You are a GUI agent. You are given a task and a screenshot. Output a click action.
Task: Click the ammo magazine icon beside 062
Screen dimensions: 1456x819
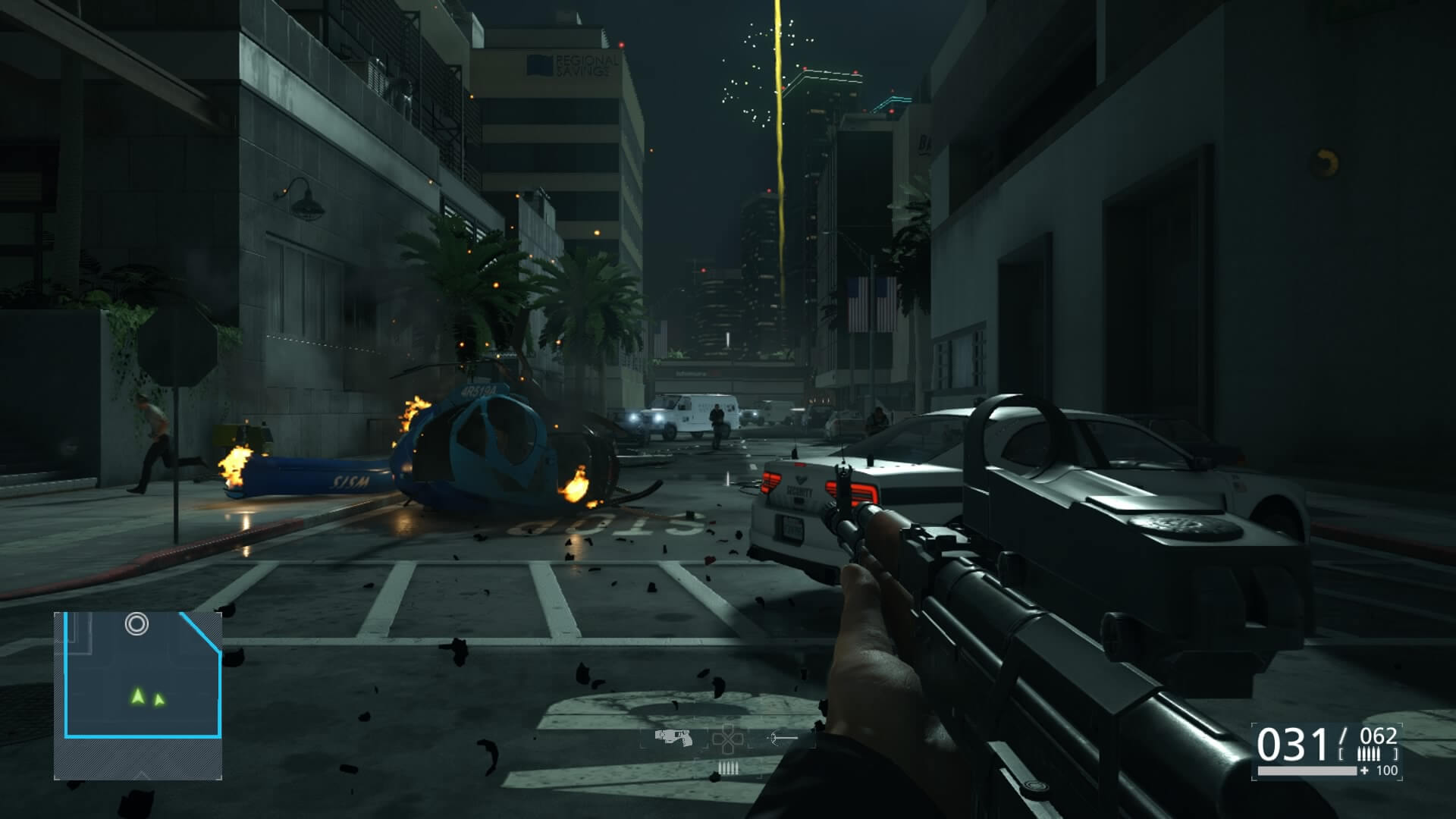click(x=1369, y=754)
